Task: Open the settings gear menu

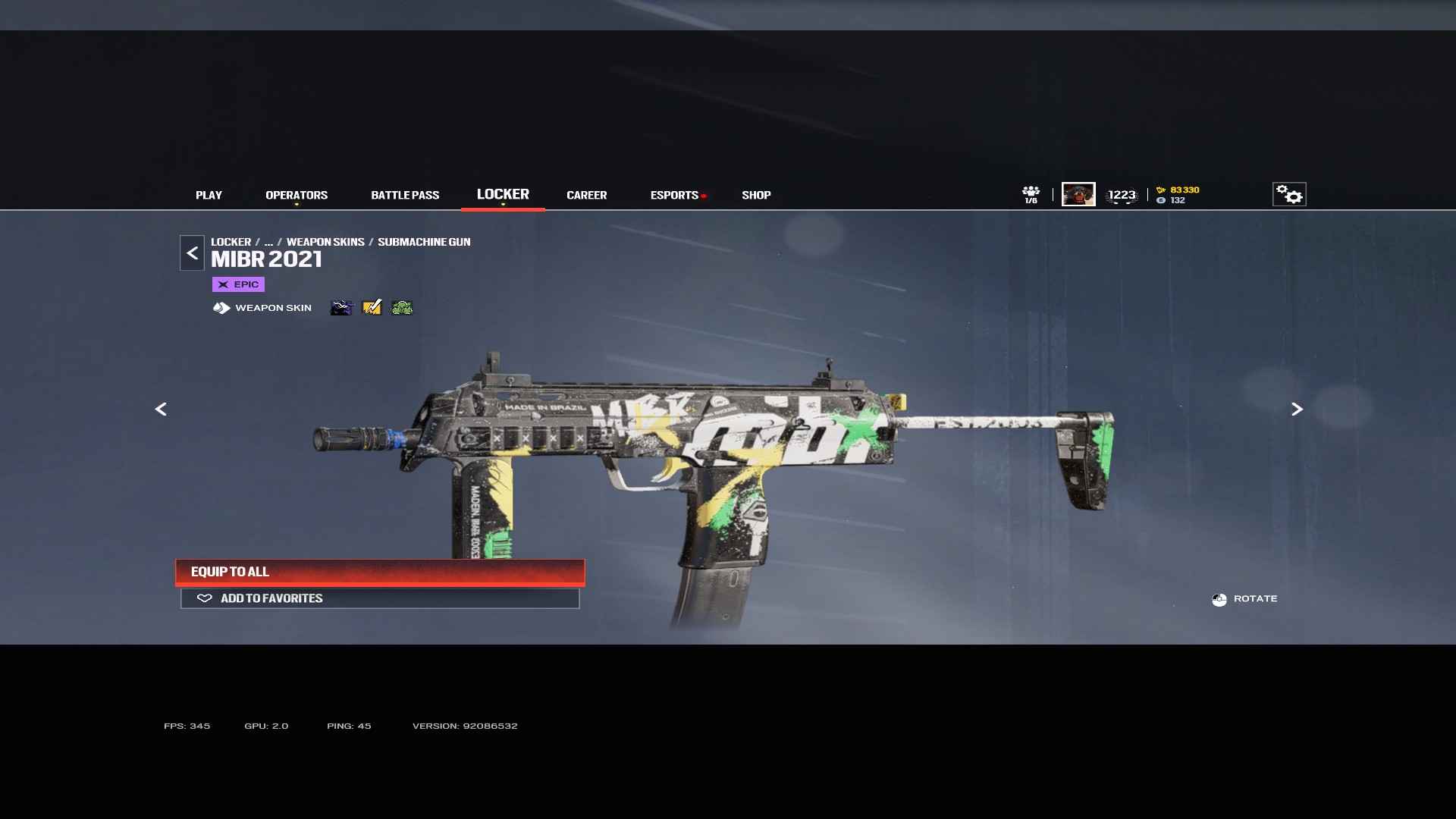Action: click(1288, 194)
